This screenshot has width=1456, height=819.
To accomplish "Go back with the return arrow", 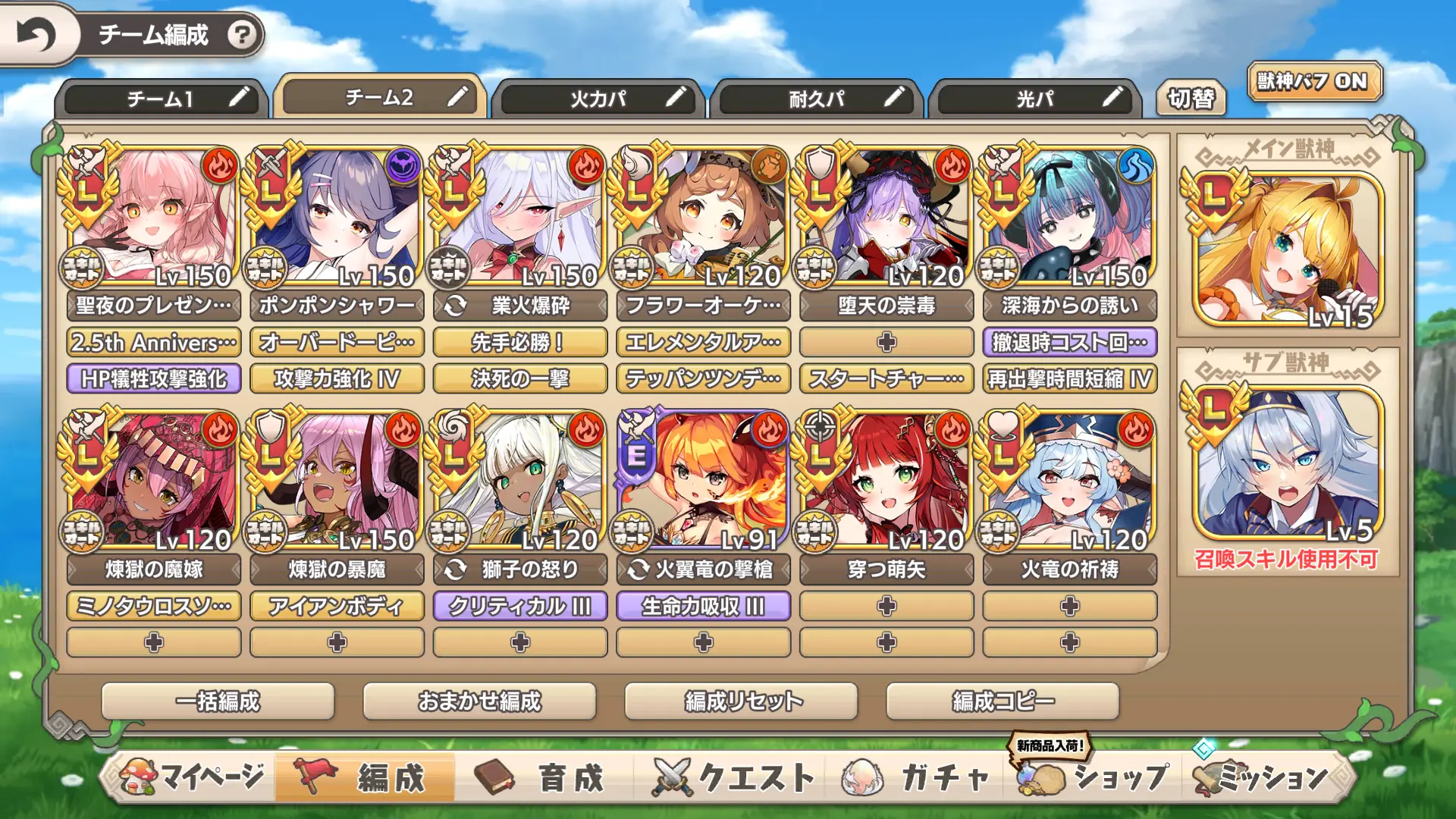I will pos(36,35).
